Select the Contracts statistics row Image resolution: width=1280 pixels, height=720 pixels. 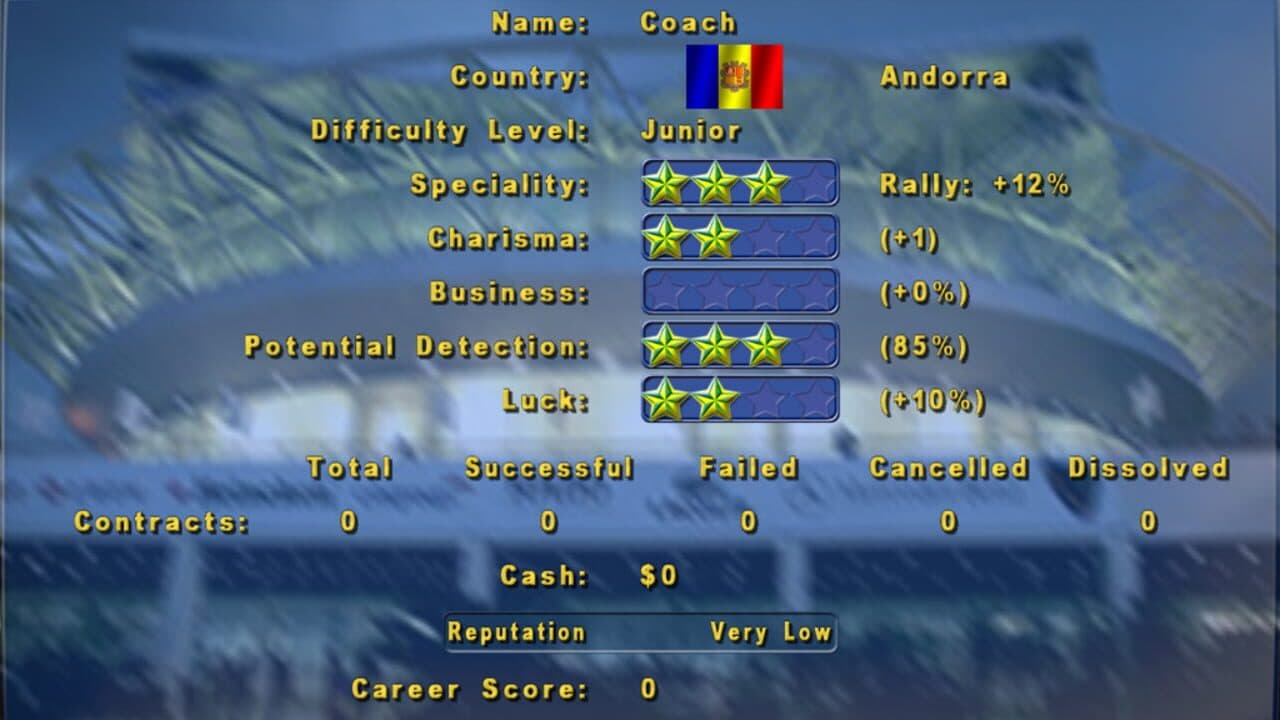pos(163,521)
